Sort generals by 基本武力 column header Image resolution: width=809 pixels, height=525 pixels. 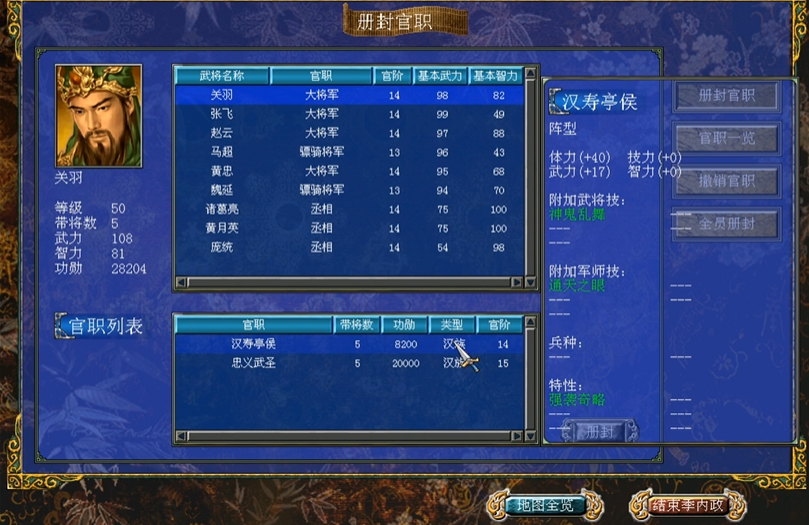pos(437,76)
